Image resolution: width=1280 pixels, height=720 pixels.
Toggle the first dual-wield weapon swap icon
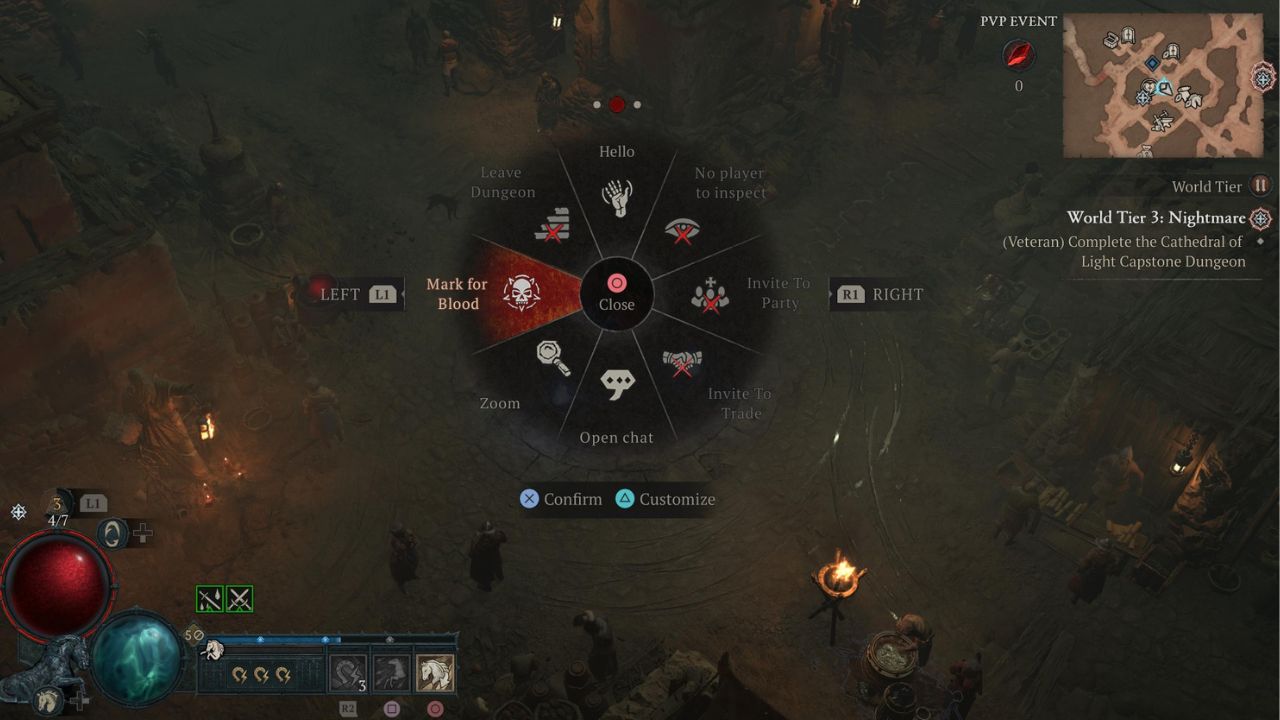pyautogui.click(x=208, y=598)
